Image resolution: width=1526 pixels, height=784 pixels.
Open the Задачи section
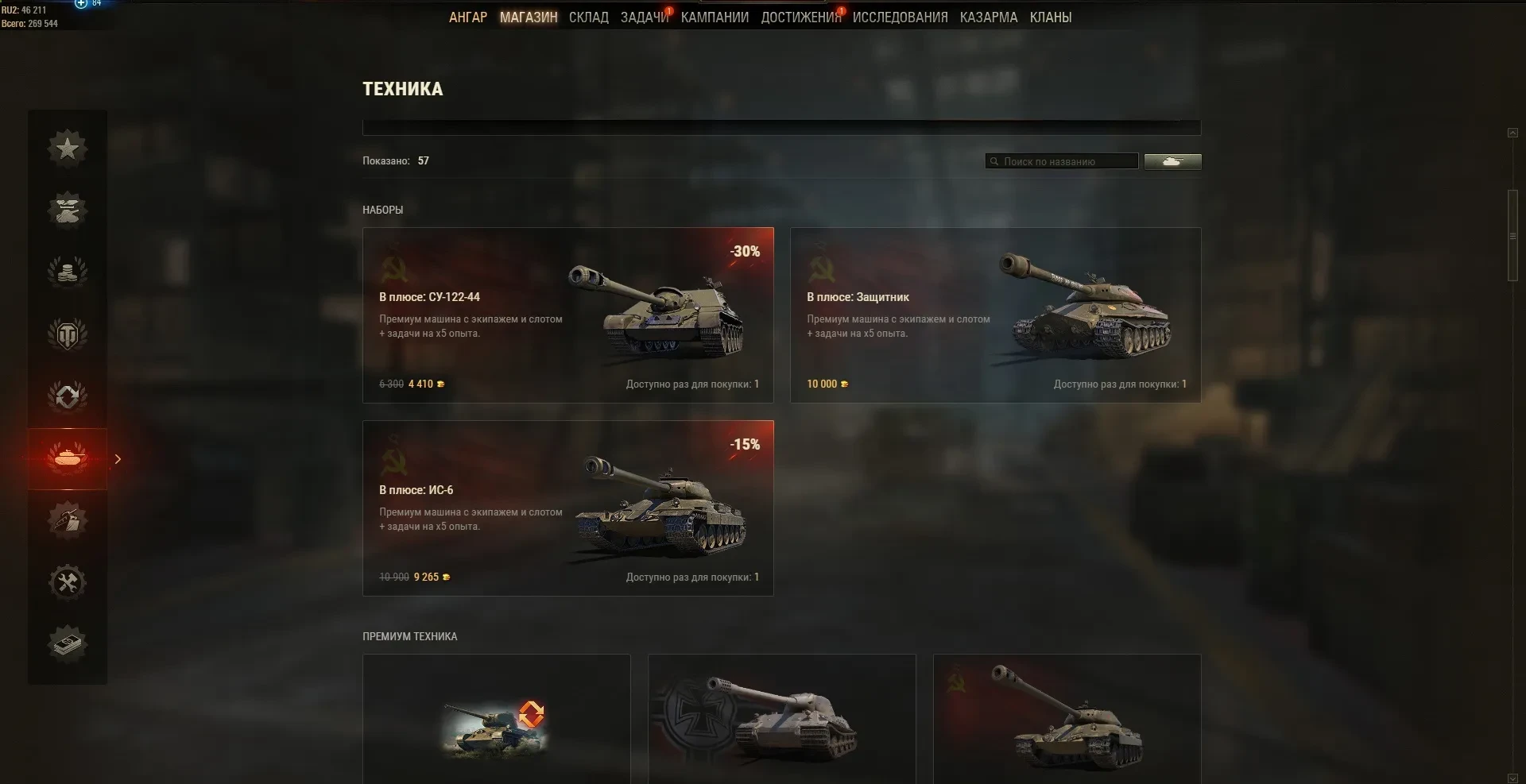point(644,17)
